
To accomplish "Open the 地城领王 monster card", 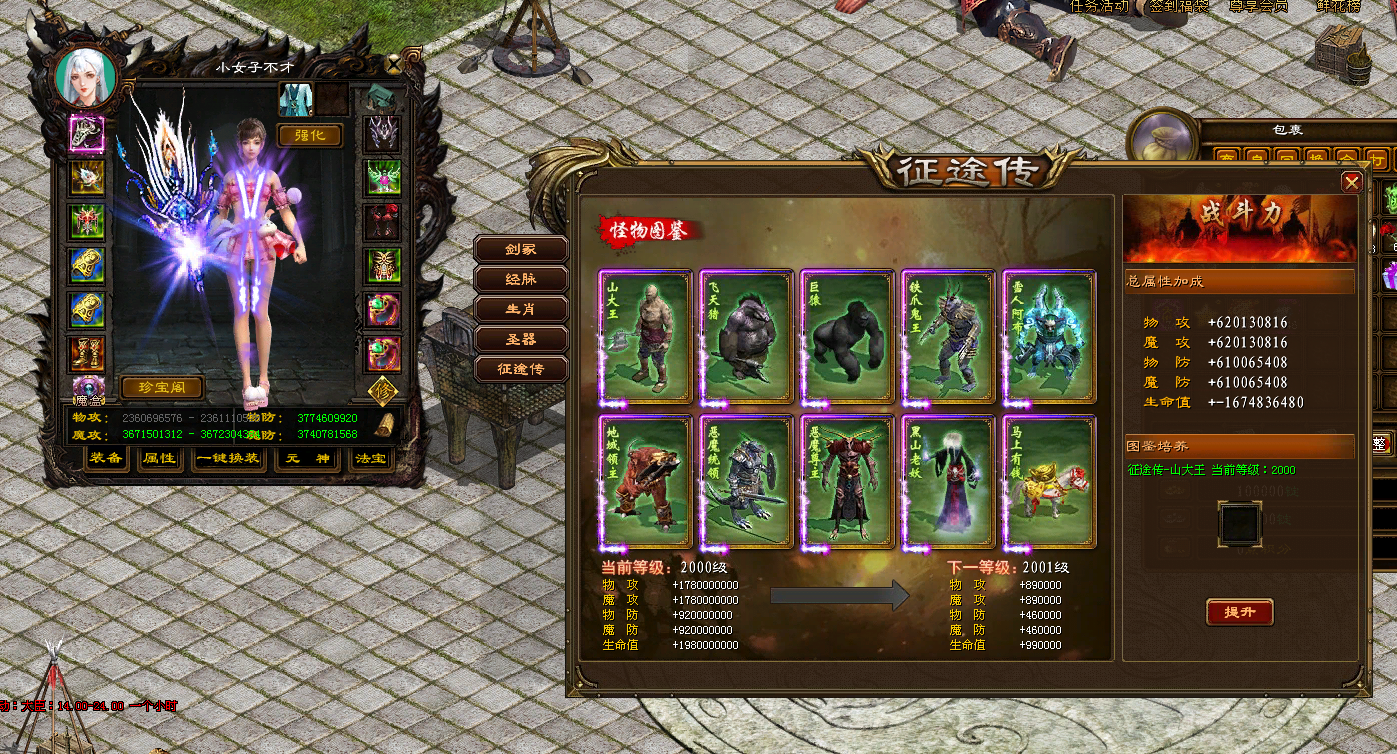I will 645,482.
